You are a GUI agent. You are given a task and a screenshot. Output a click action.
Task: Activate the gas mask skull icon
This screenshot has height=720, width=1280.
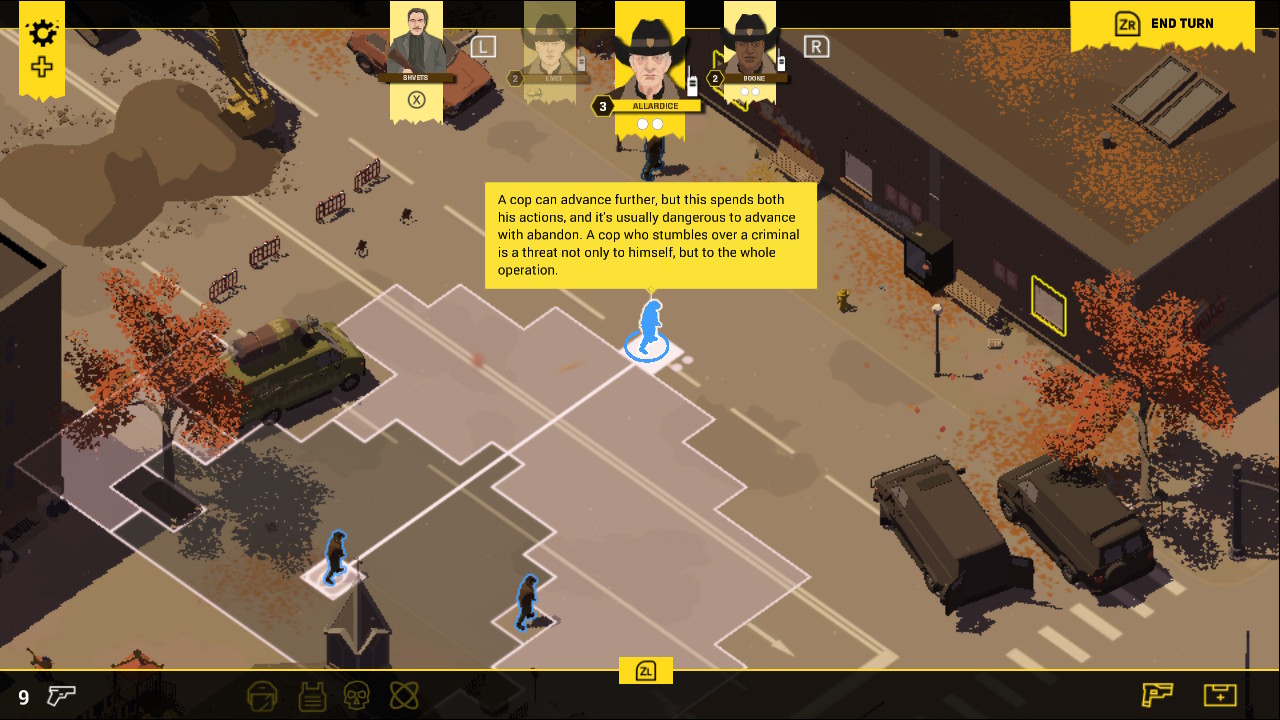tap(357, 695)
